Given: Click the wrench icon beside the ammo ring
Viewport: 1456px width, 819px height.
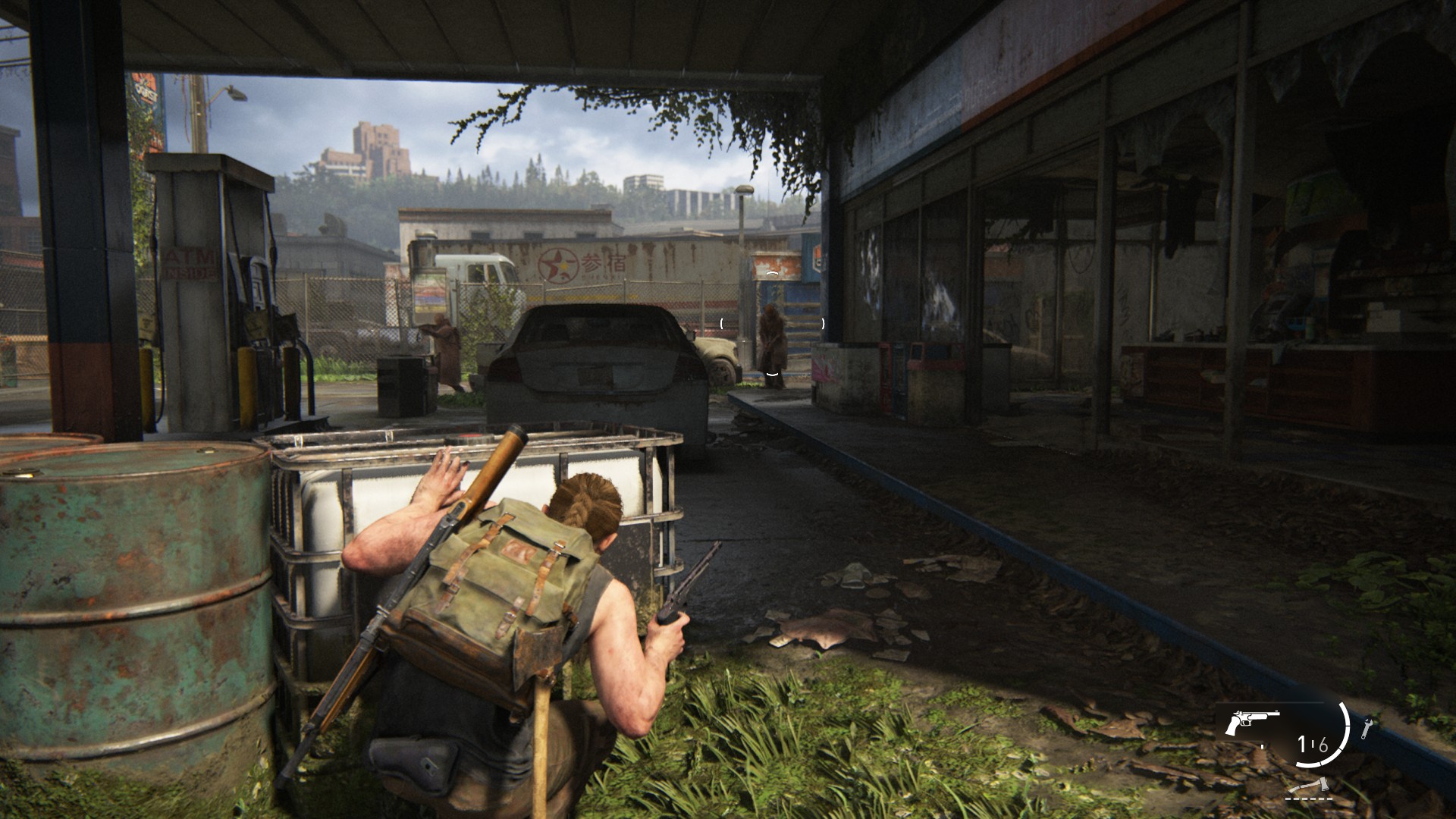Looking at the screenshot, I should [x=1367, y=729].
